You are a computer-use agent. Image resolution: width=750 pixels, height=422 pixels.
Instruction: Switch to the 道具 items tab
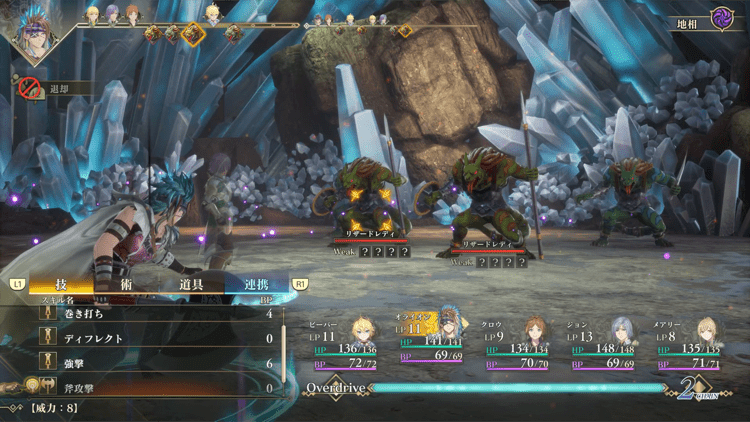point(191,284)
